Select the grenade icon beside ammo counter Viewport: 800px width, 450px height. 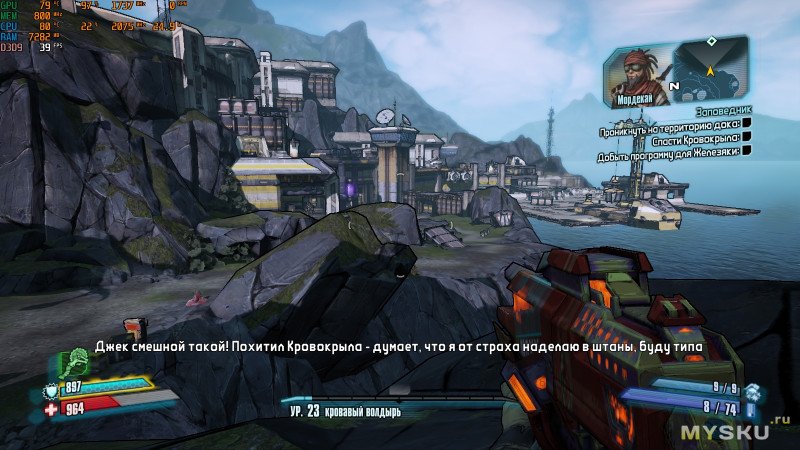click(751, 392)
